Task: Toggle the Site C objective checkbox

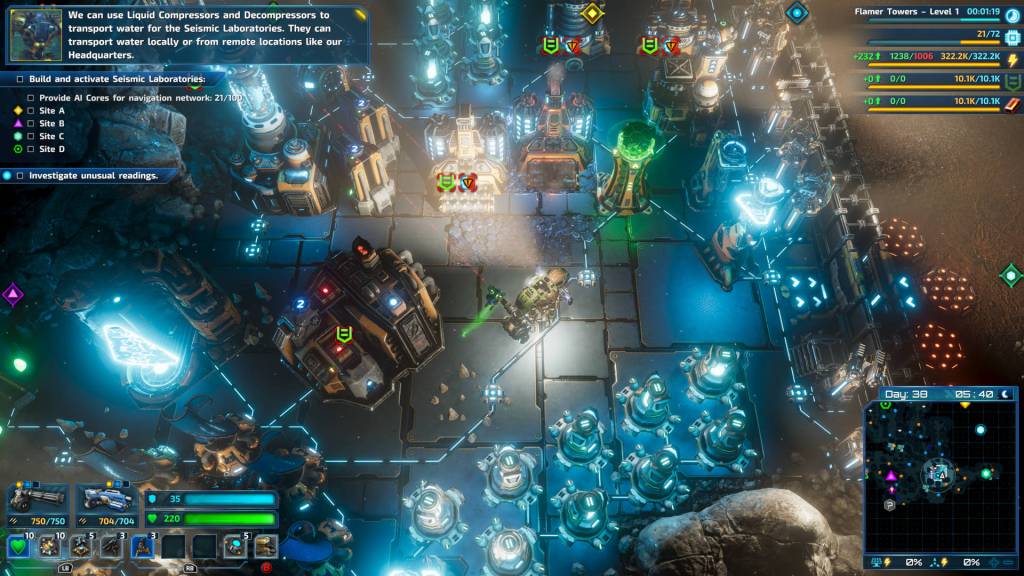Action: [30, 137]
